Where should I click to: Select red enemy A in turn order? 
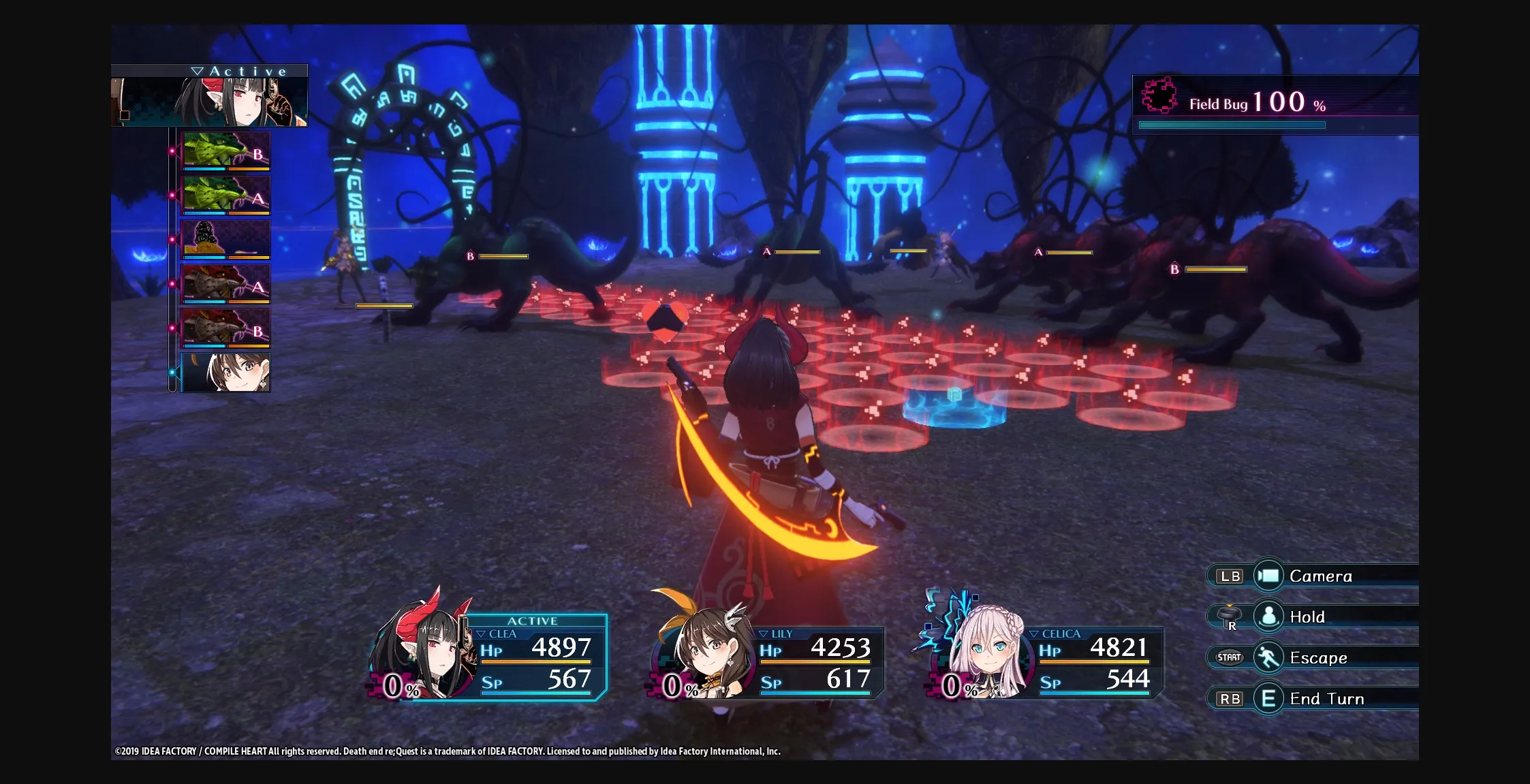(x=225, y=283)
